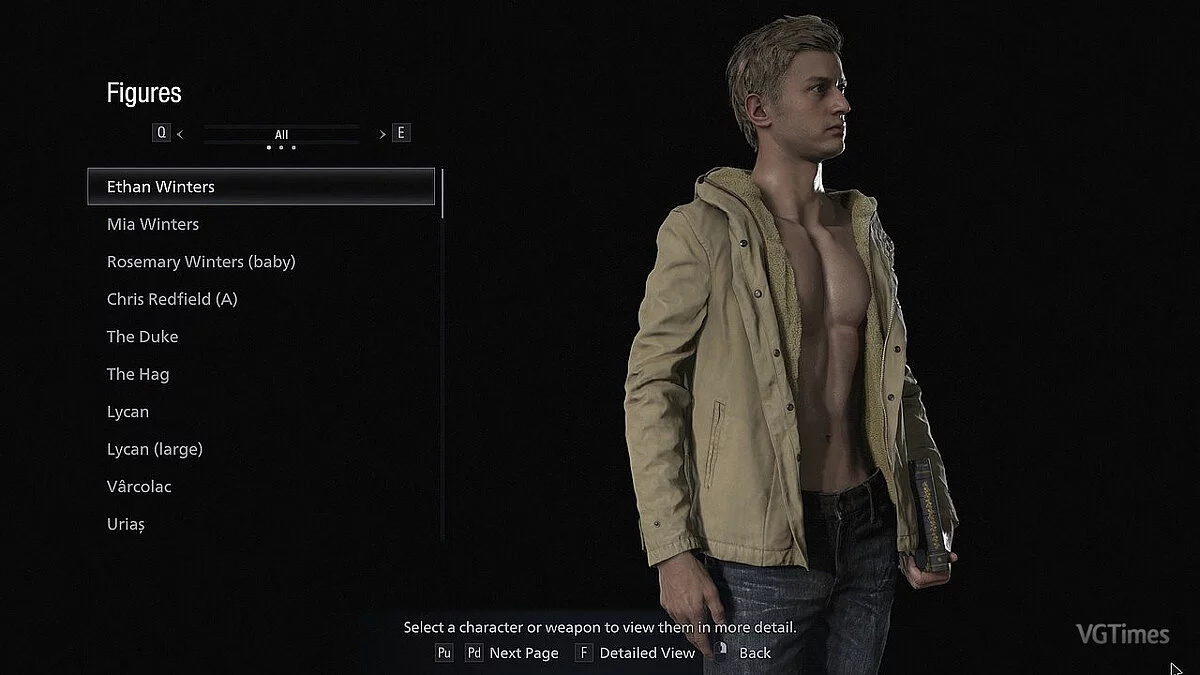1200x675 pixels.
Task: Pick Uriaș from the figures list
Action: pyautogui.click(x=126, y=524)
